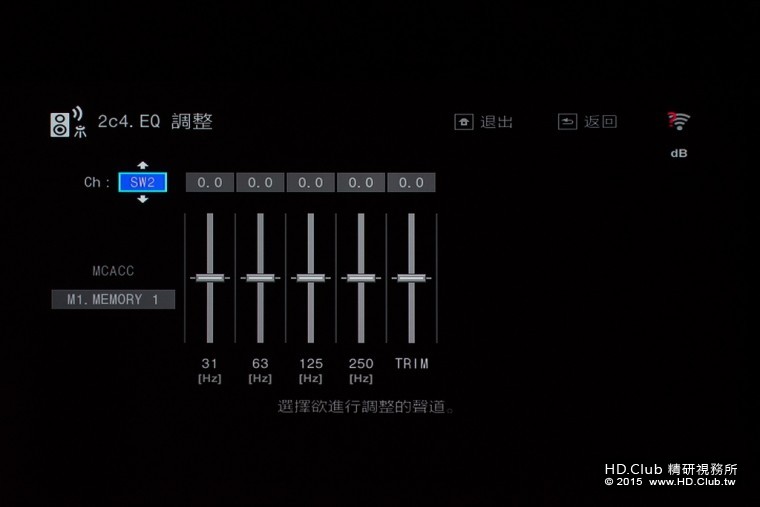Adjust the 125 Hz slider handle
The height and width of the screenshot is (507, 760).
[x=310, y=277]
